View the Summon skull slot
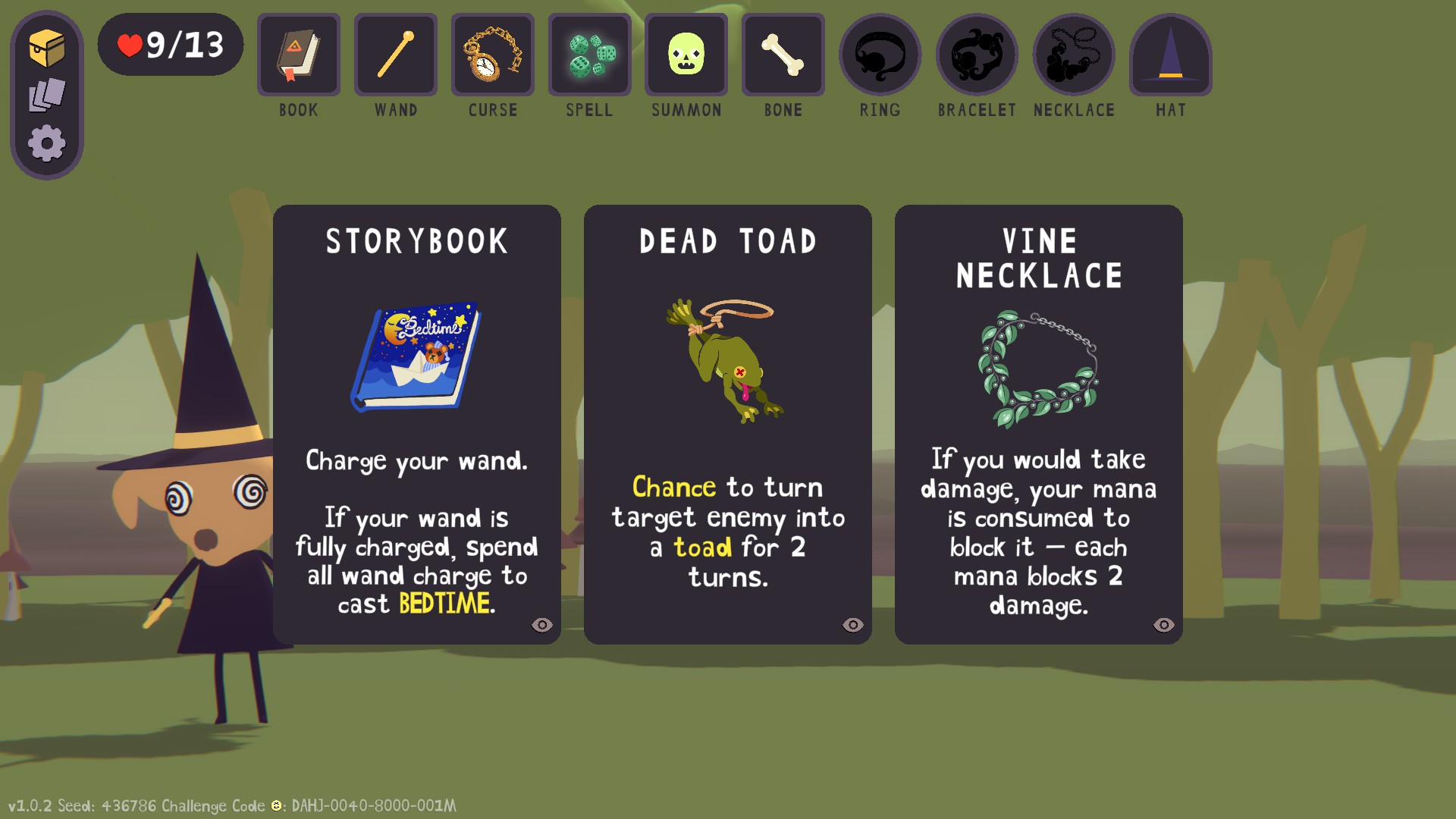The image size is (1456, 819). point(686,55)
